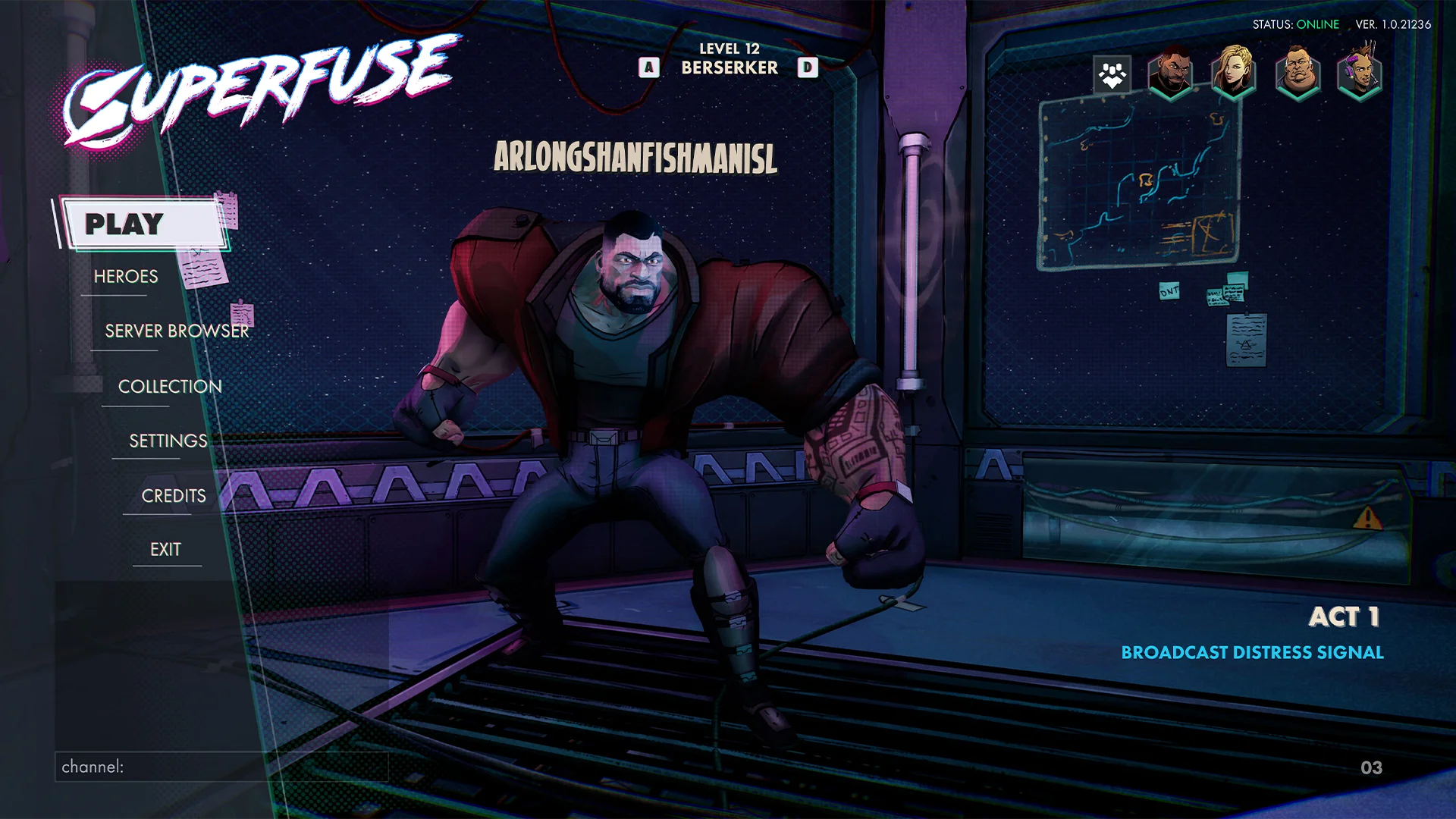Select the bearded male character portrait

click(1172, 72)
